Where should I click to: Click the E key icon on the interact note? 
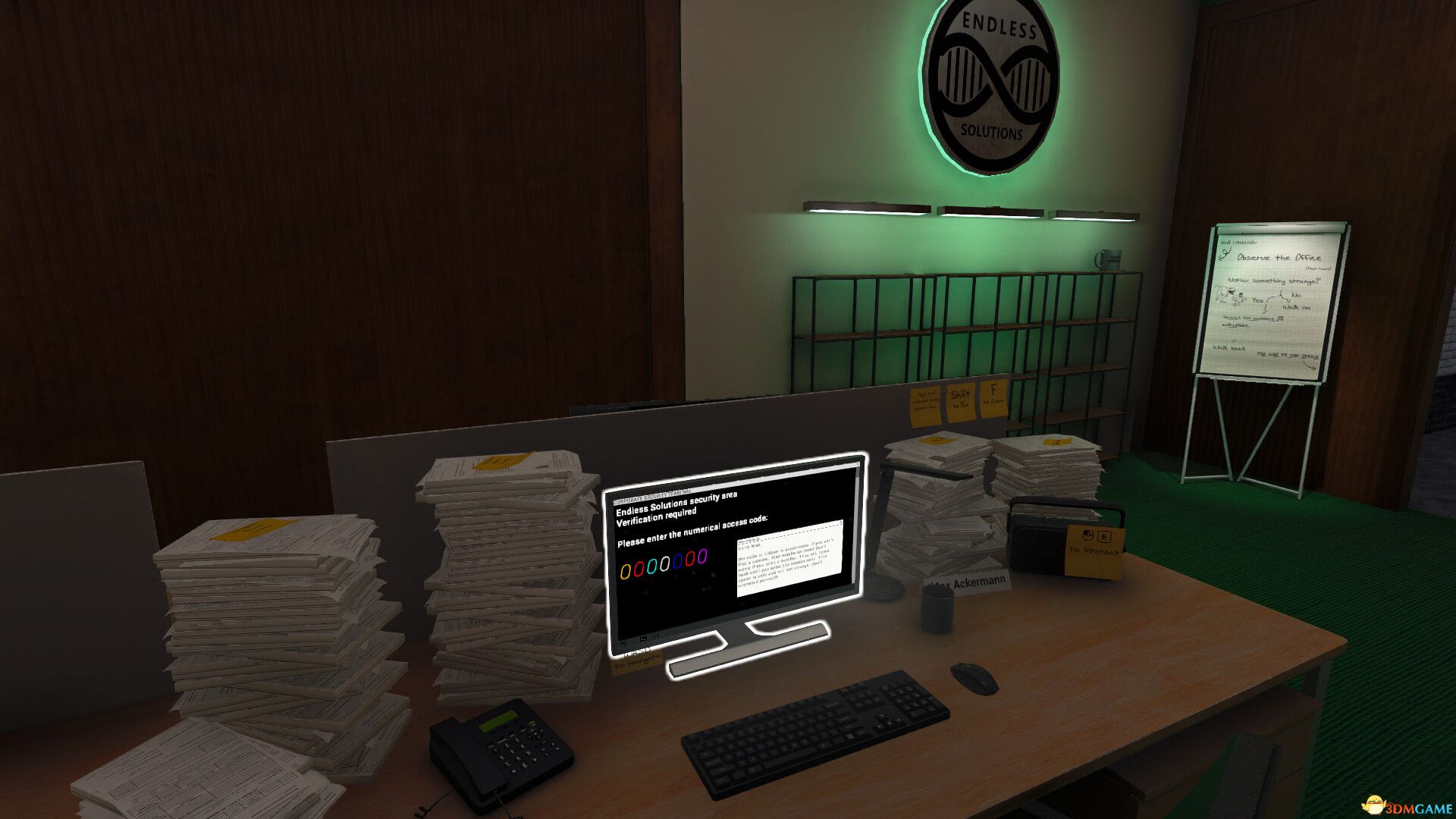[x=1104, y=537]
